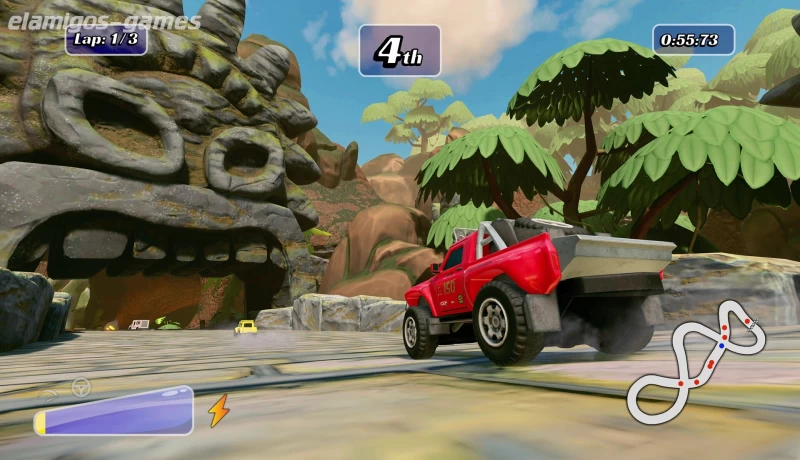The width and height of the screenshot is (800, 460).
Task: Click the lightning bolt boost icon
Action: [x=218, y=410]
